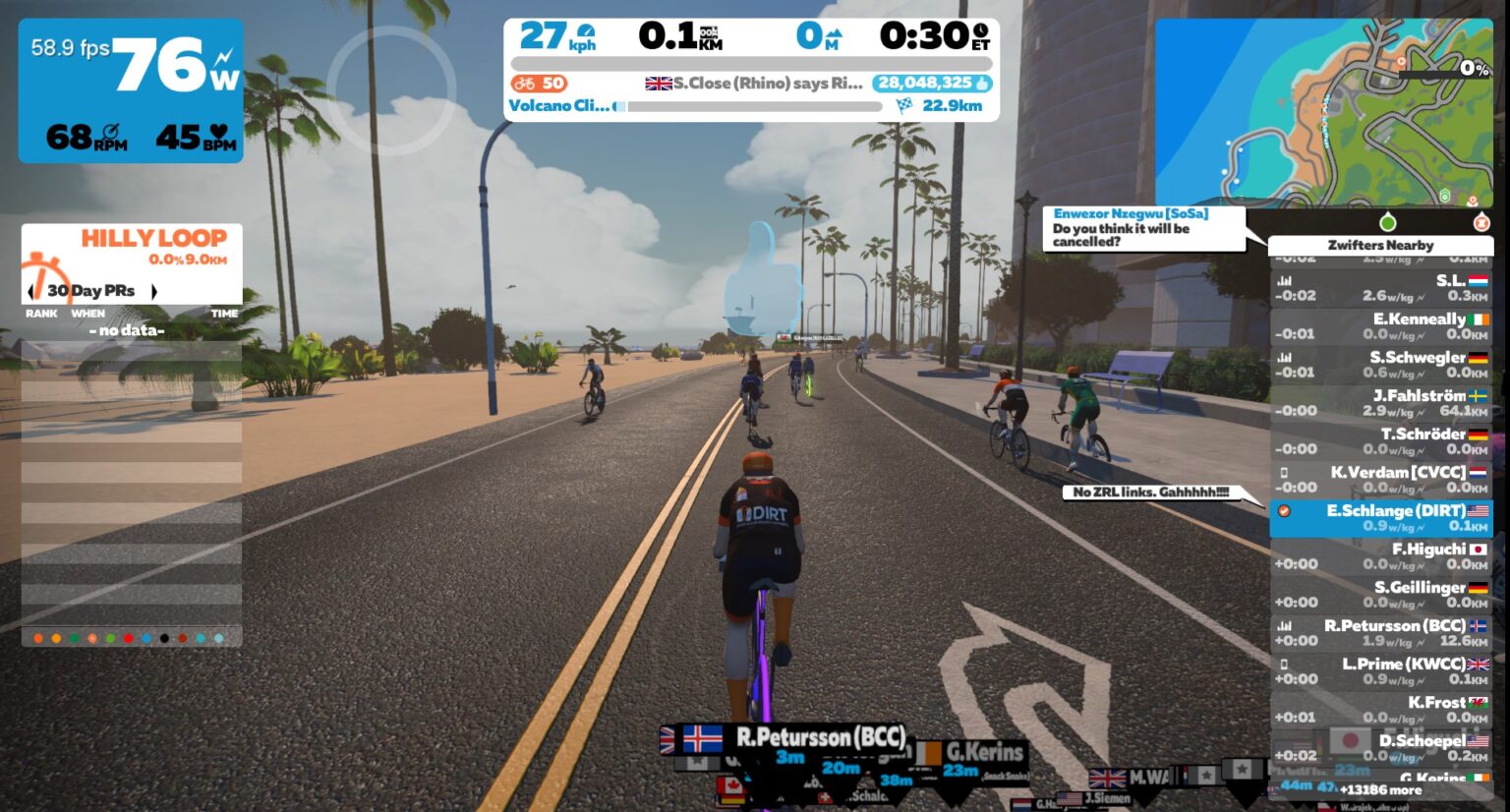Click the power graph icon beside R.Petursson (BCC)
The image size is (1510, 812).
pyautogui.click(x=1285, y=625)
